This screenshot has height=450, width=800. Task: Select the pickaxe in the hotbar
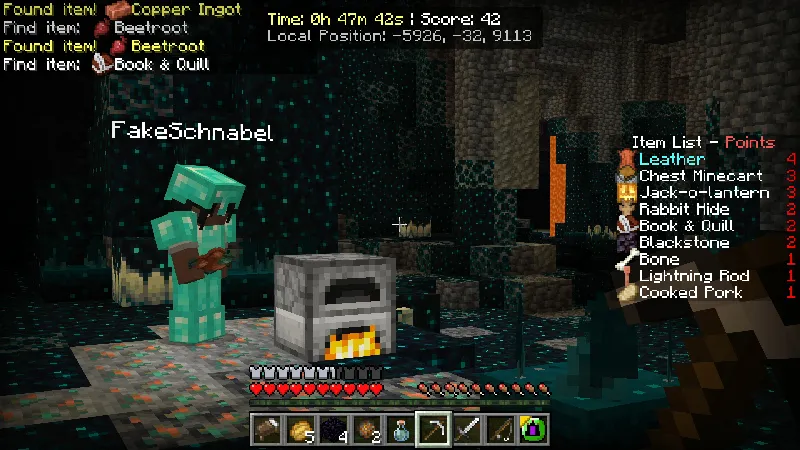[431, 429]
